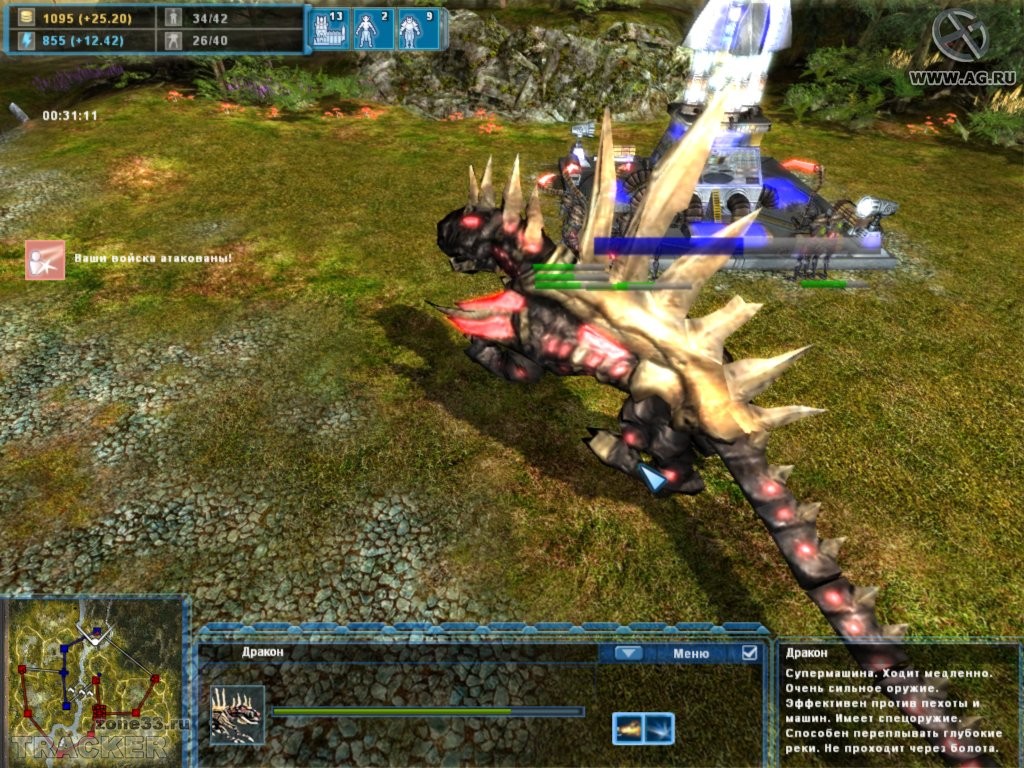Viewport: 1024px width, 768px height.
Task: Open the Меню button
Action: point(691,653)
